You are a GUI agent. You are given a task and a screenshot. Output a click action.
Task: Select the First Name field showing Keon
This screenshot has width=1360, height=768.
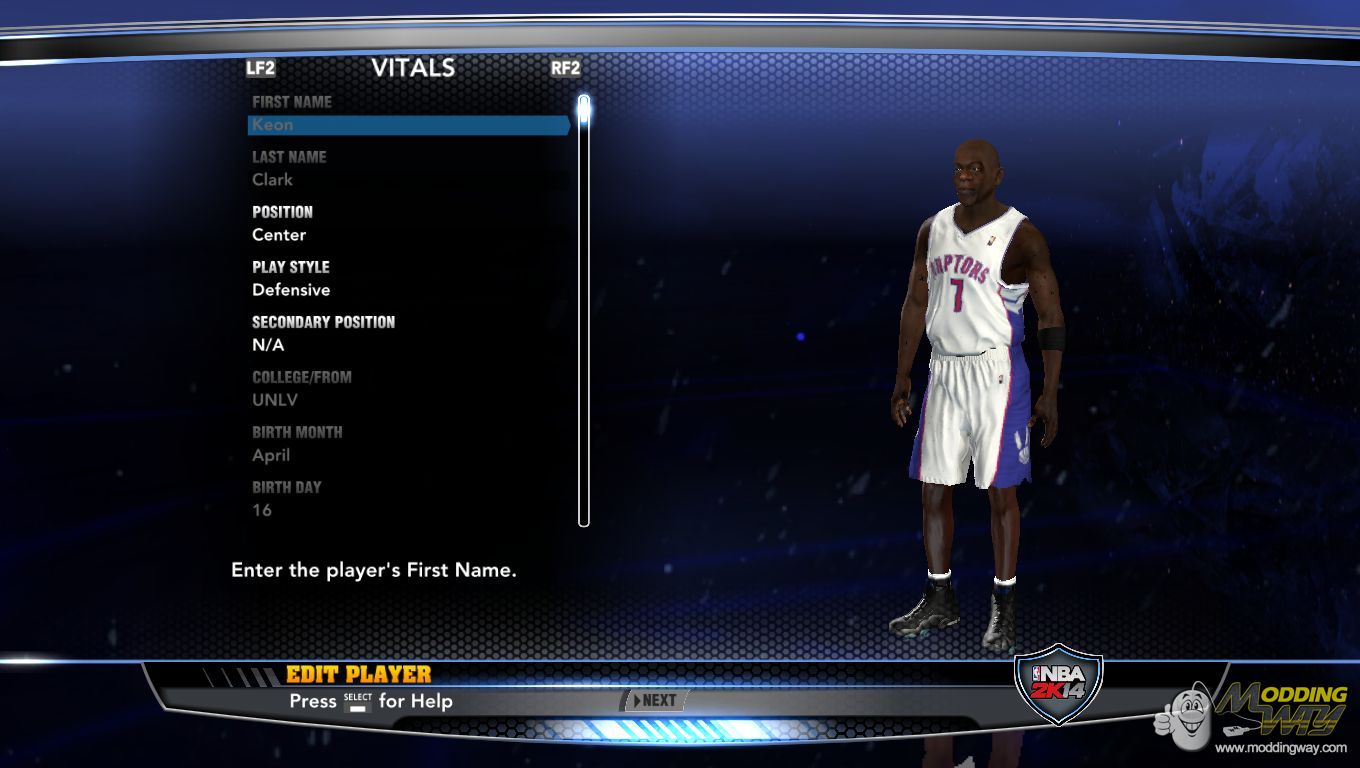tap(408, 125)
